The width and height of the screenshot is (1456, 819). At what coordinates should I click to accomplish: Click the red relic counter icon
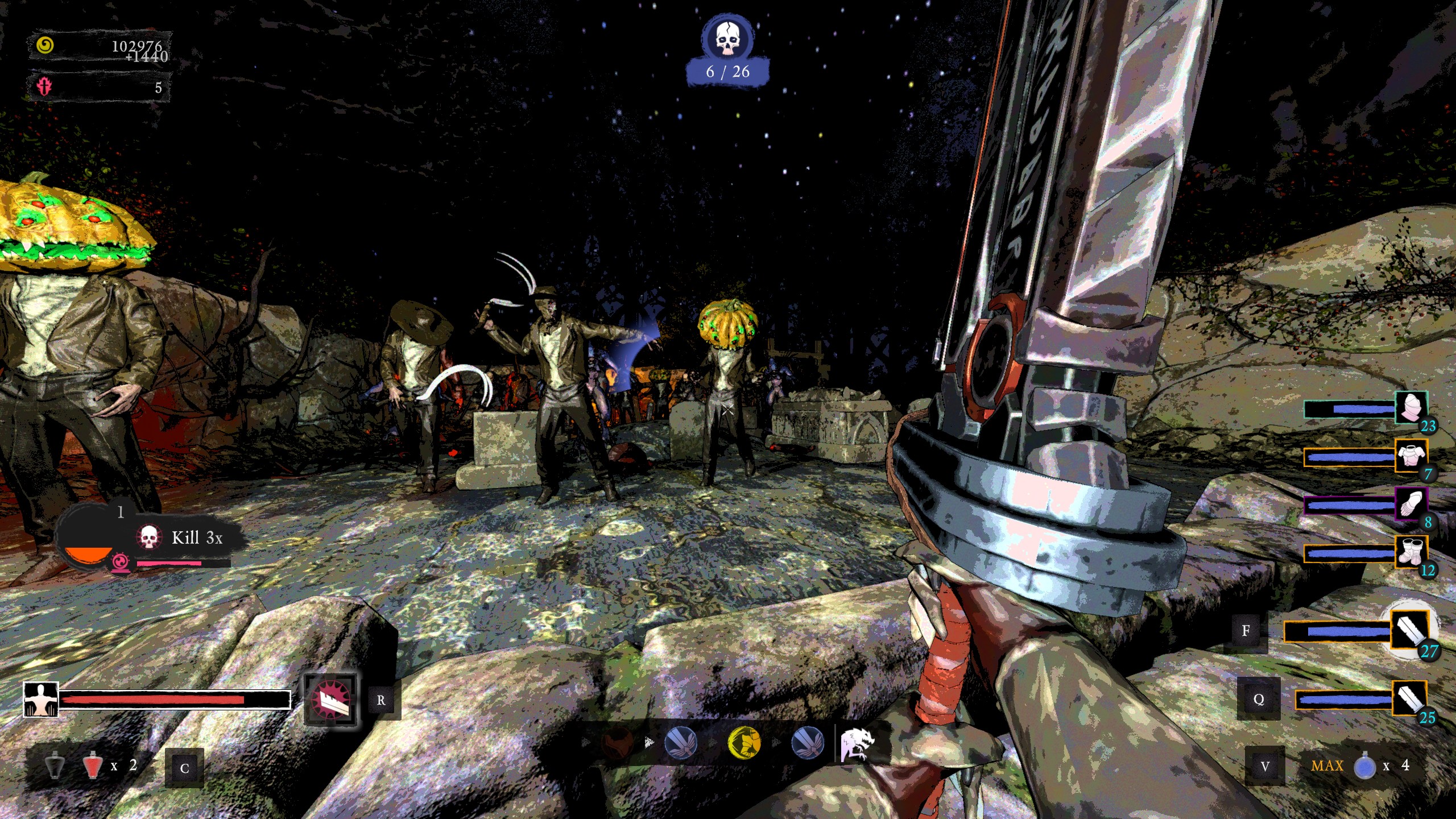(x=44, y=87)
